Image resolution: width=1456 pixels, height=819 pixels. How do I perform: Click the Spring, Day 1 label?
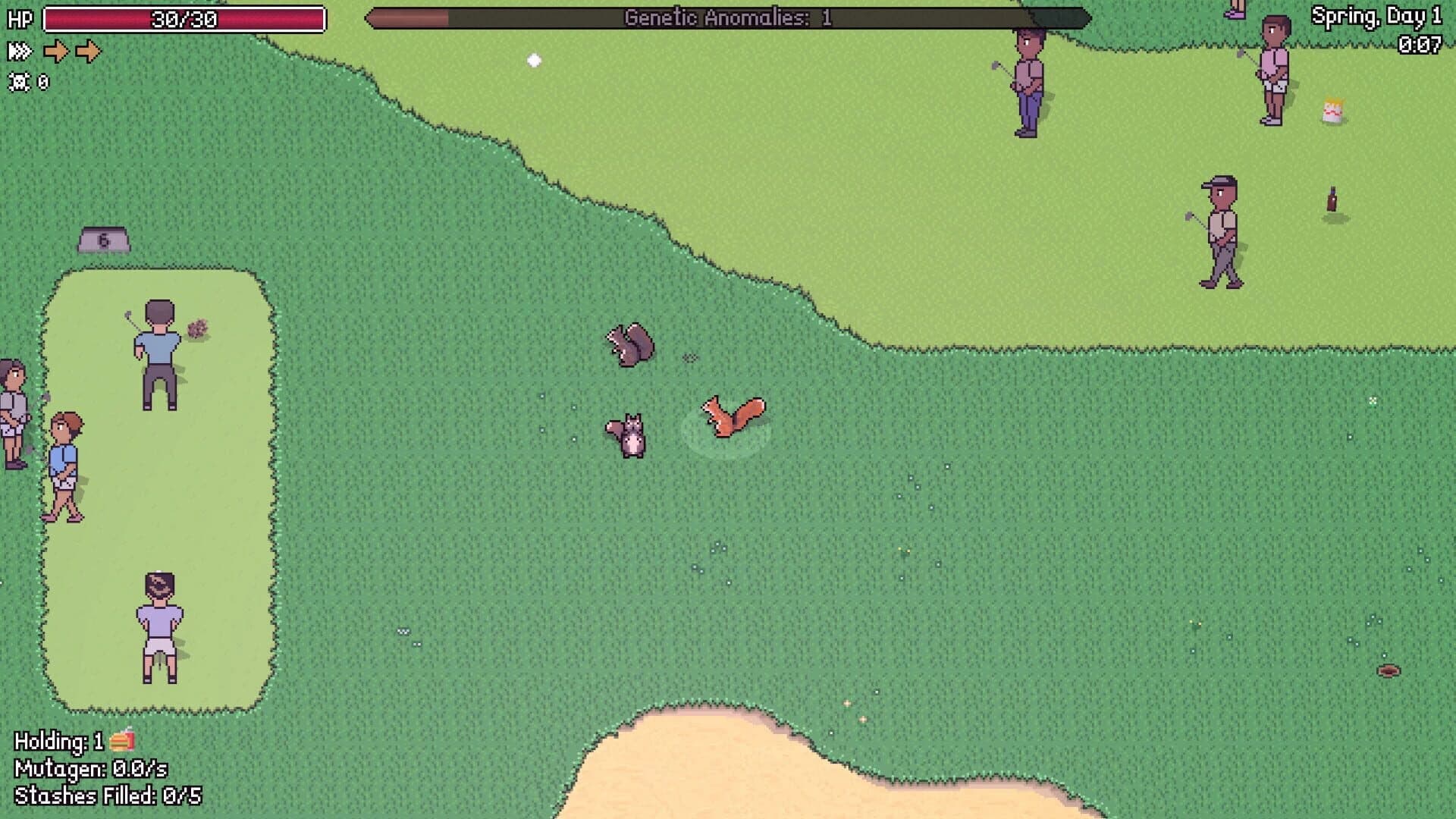(x=1379, y=17)
